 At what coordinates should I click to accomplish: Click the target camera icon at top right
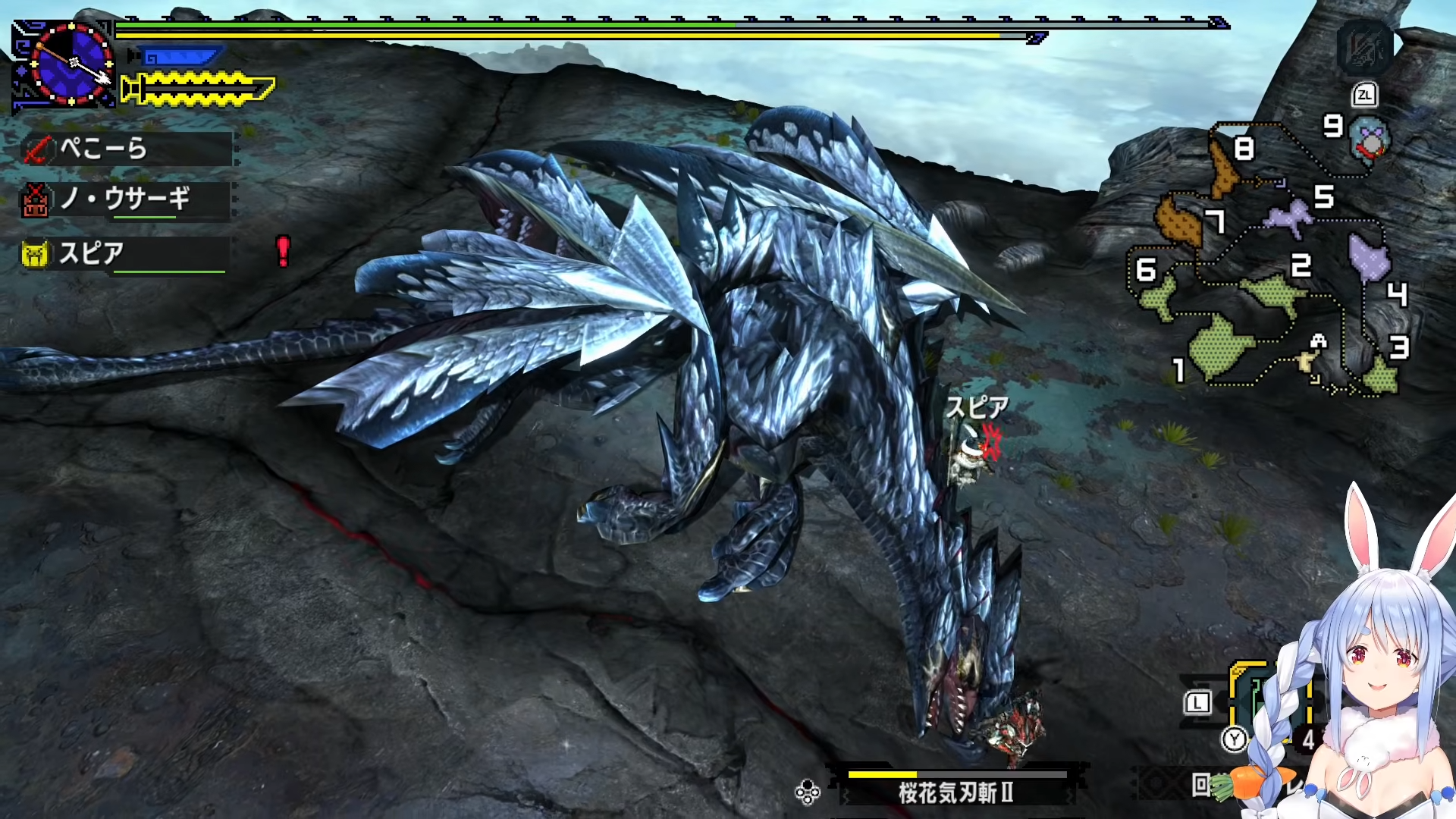(1366, 47)
